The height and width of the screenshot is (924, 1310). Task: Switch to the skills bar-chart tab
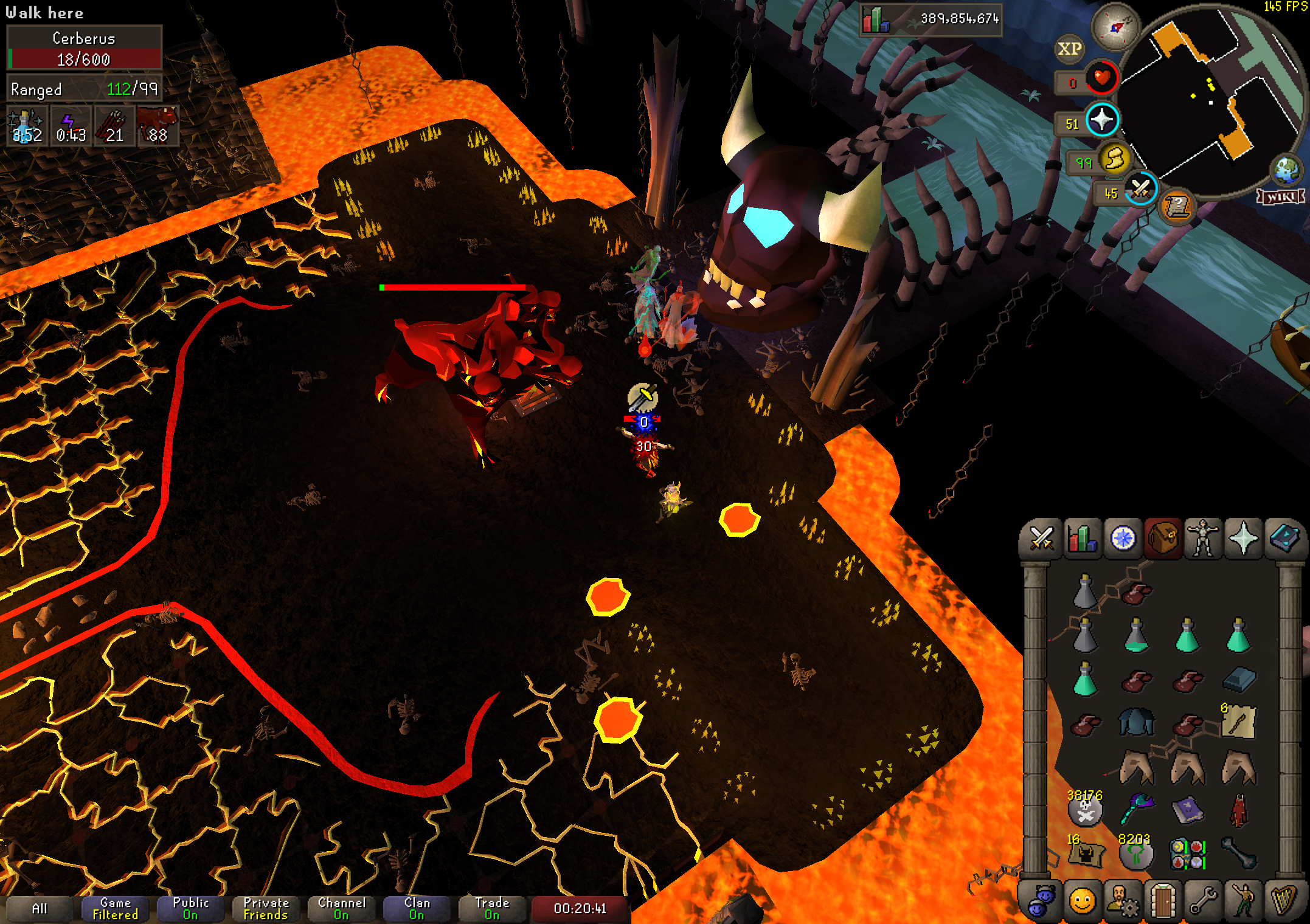(x=1082, y=539)
